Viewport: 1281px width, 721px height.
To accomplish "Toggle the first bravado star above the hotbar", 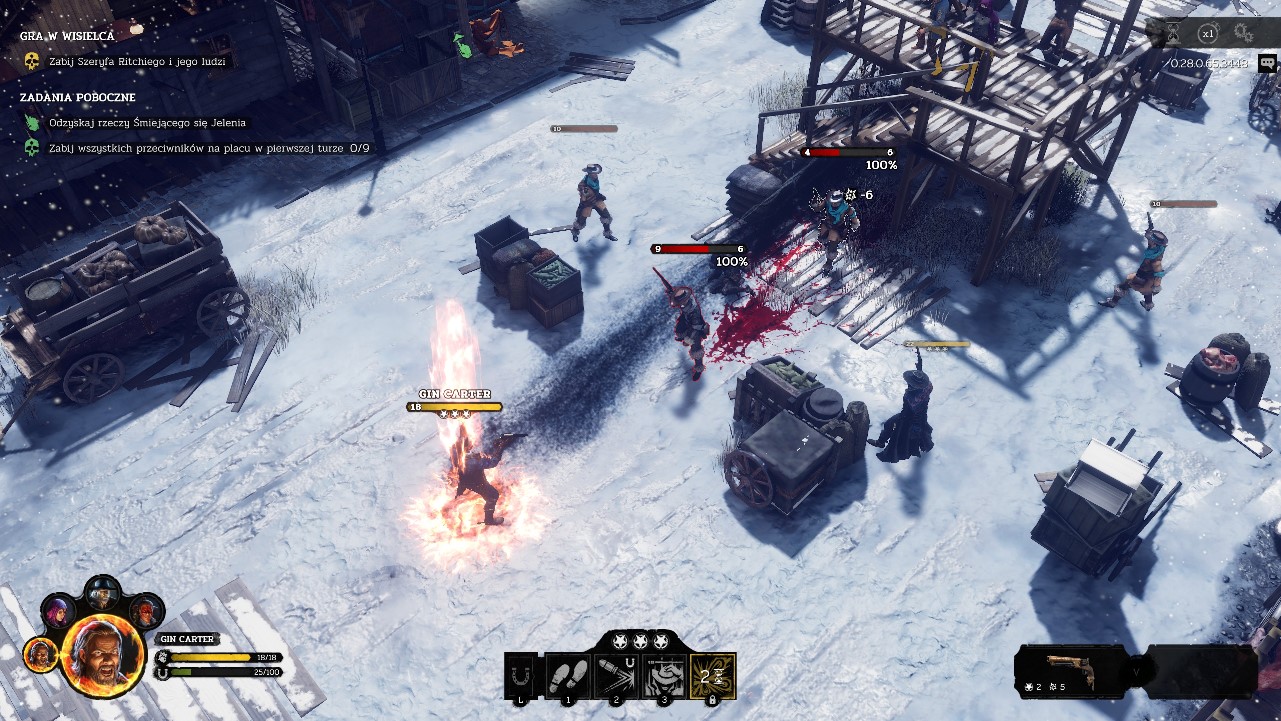I will pos(621,642).
